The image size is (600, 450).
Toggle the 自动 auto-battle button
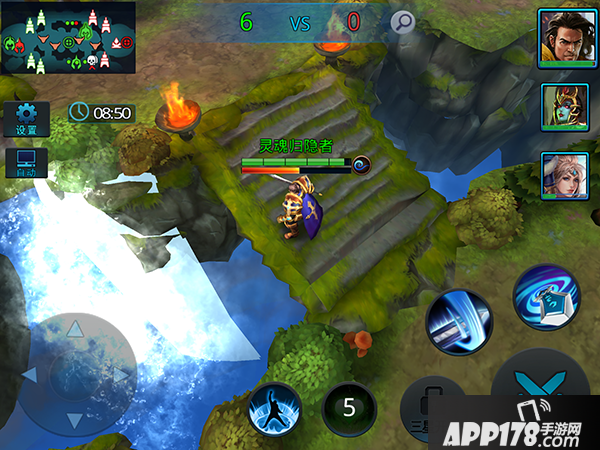[26, 163]
